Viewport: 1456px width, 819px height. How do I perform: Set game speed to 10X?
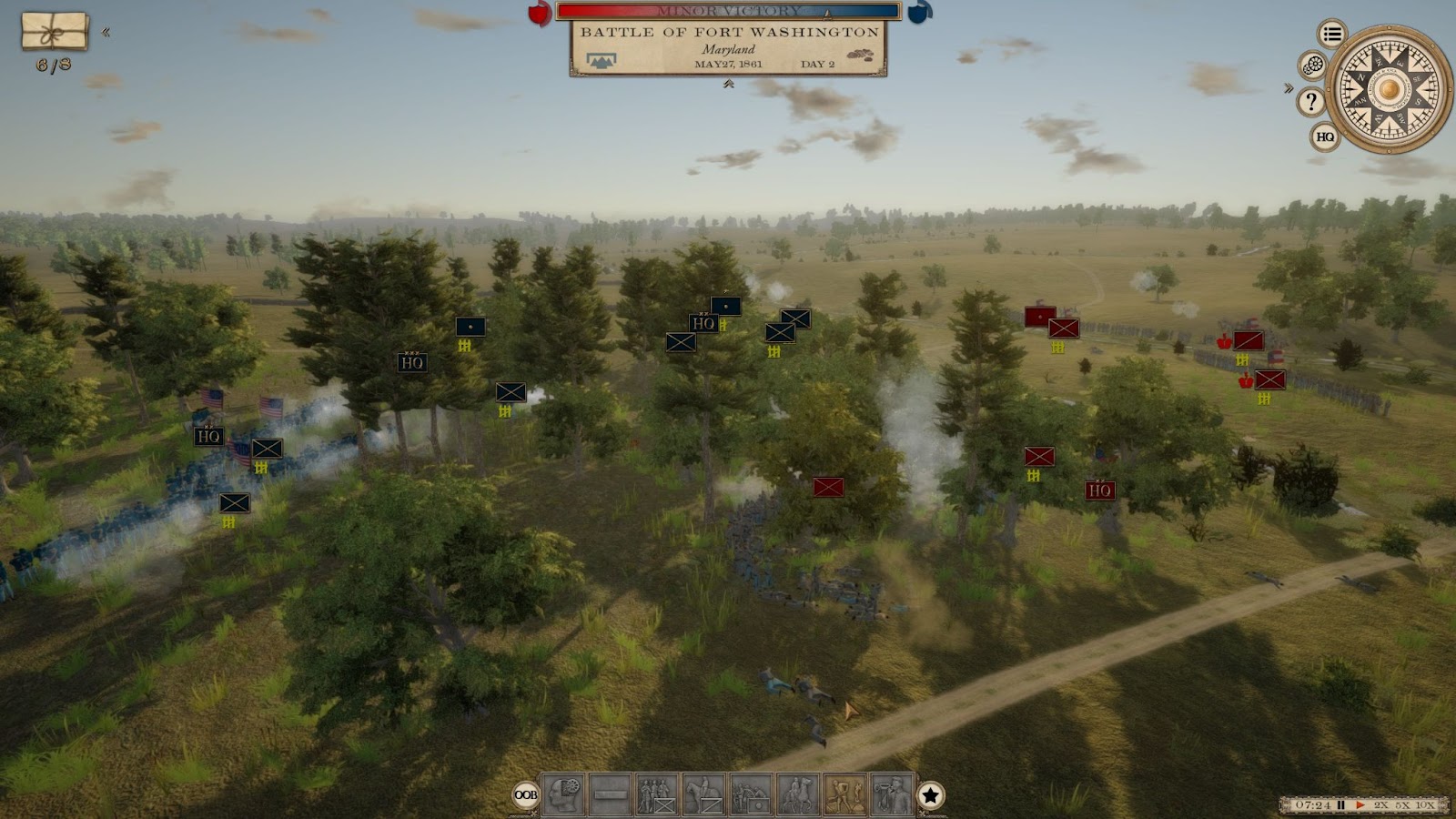(1425, 805)
